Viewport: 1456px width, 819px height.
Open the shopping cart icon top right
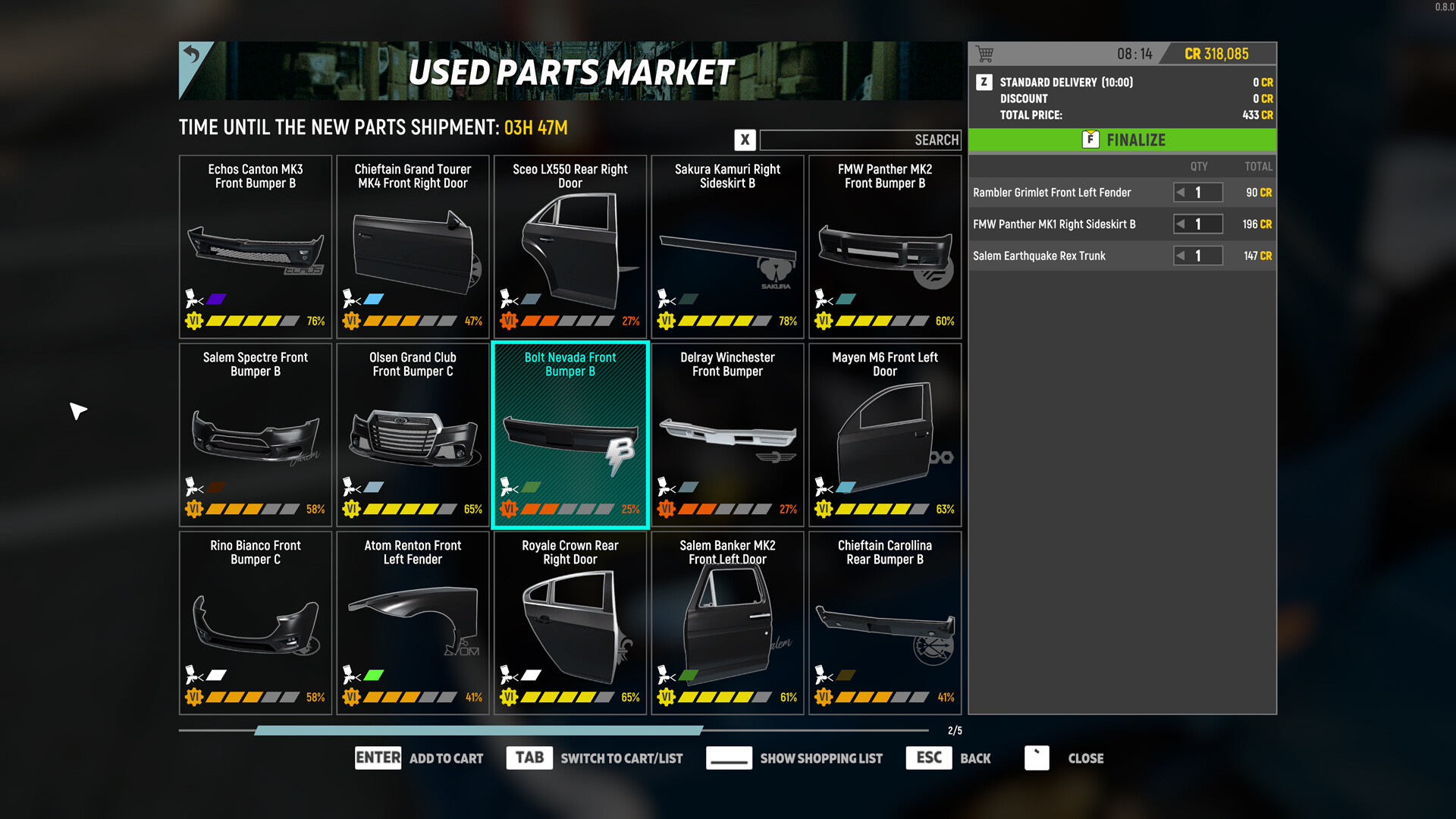tap(986, 53)
